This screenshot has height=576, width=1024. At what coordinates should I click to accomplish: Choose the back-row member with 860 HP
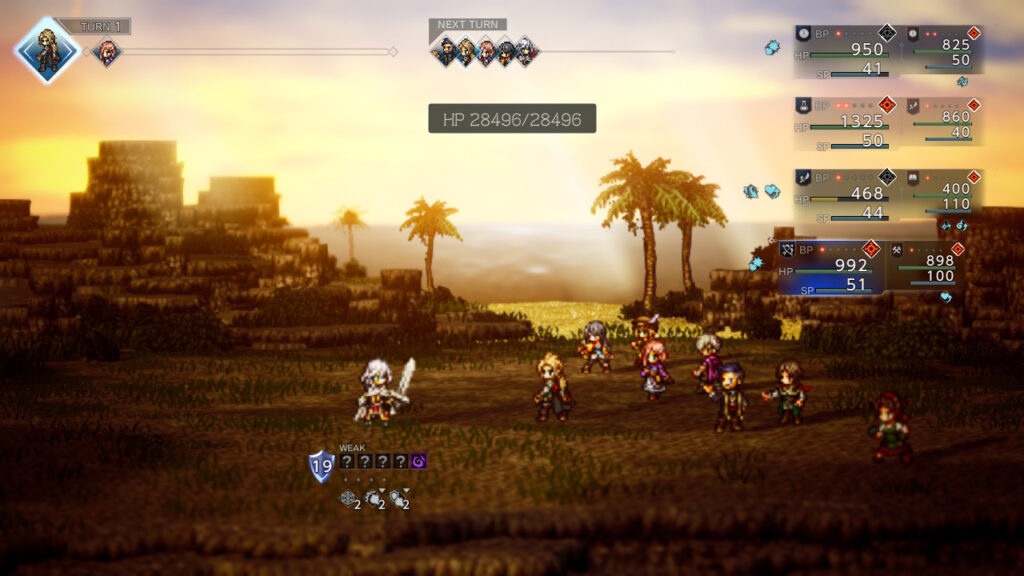point(944,120)
